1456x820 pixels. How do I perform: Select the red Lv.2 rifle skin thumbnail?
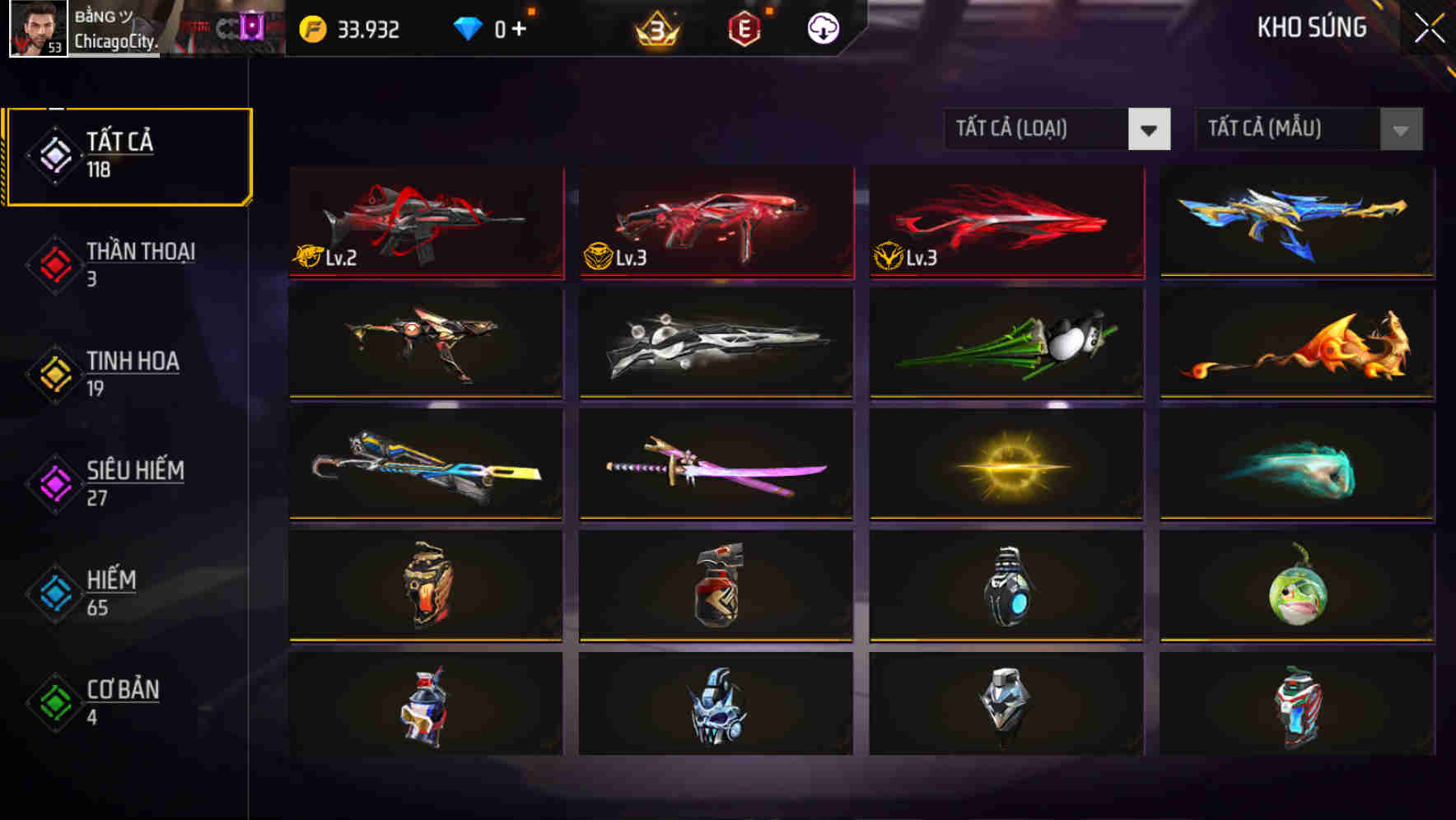pos(425,223)
